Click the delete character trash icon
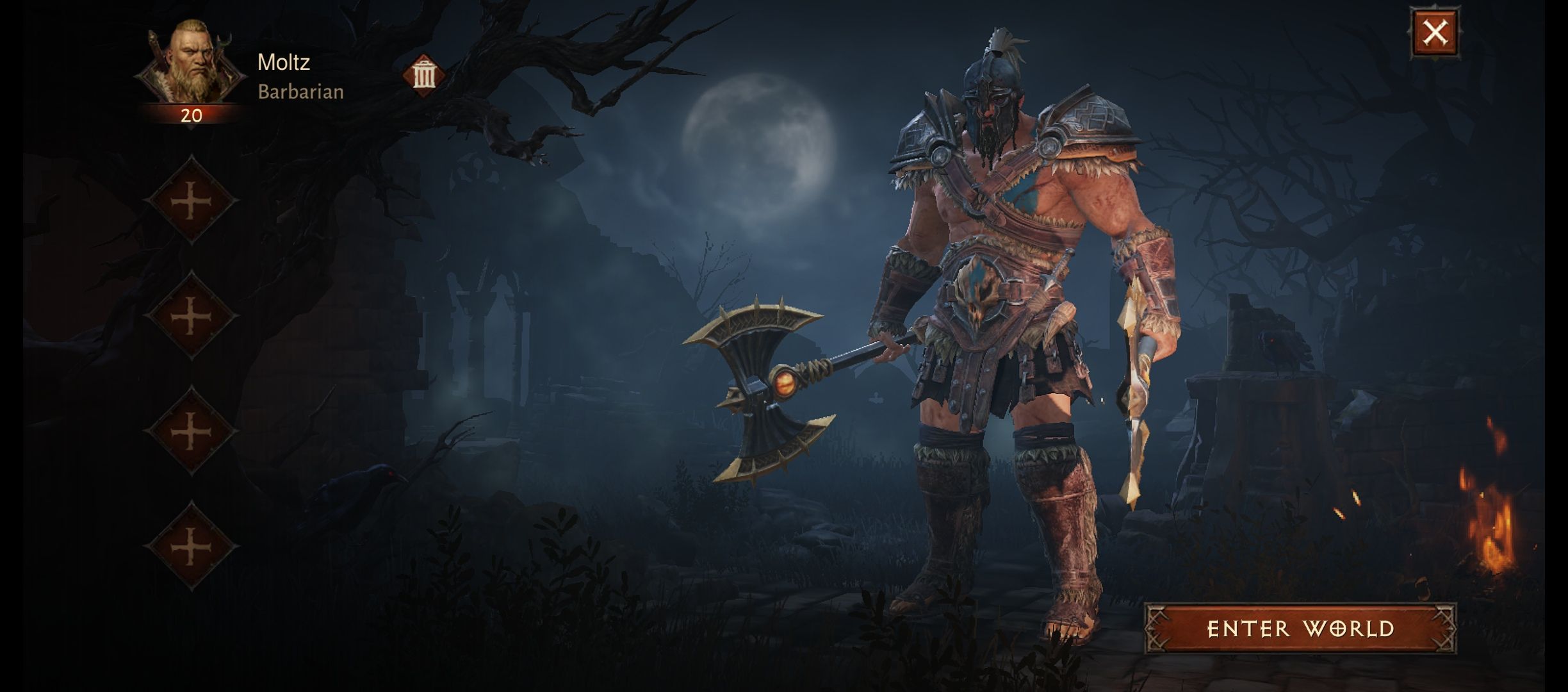 pos(422,76)
